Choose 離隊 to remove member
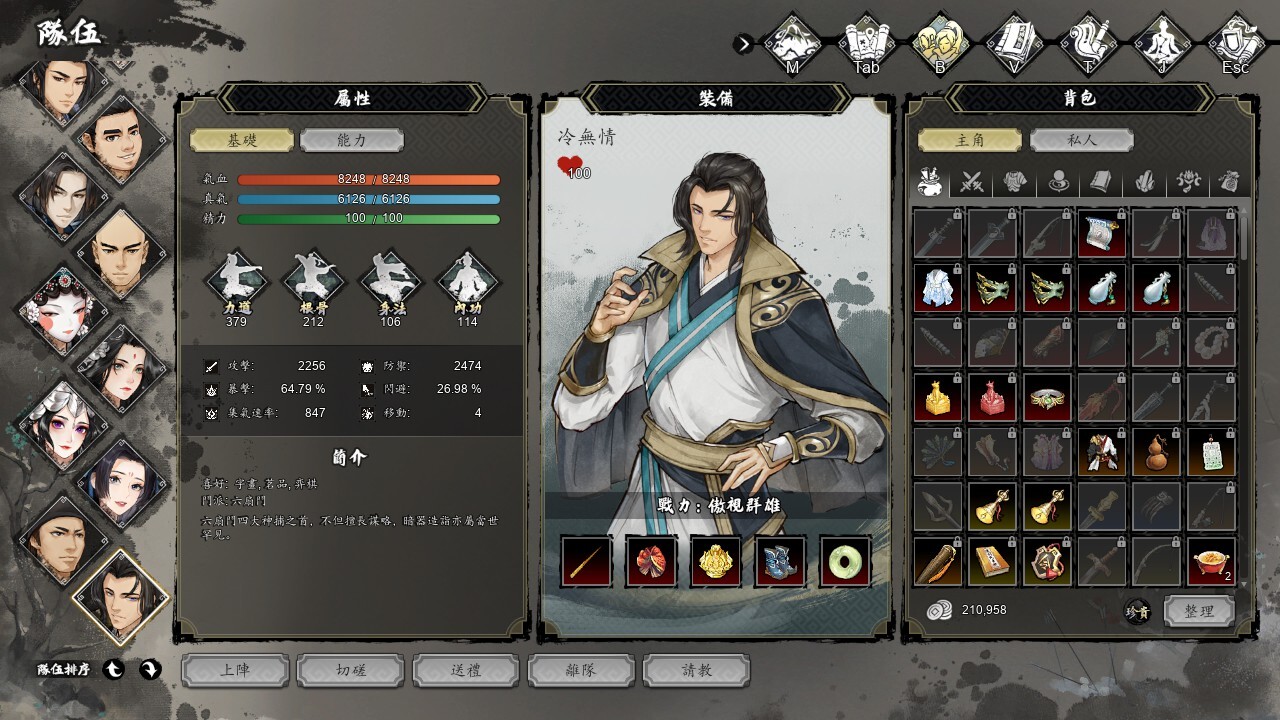 [x=581, y=670]
